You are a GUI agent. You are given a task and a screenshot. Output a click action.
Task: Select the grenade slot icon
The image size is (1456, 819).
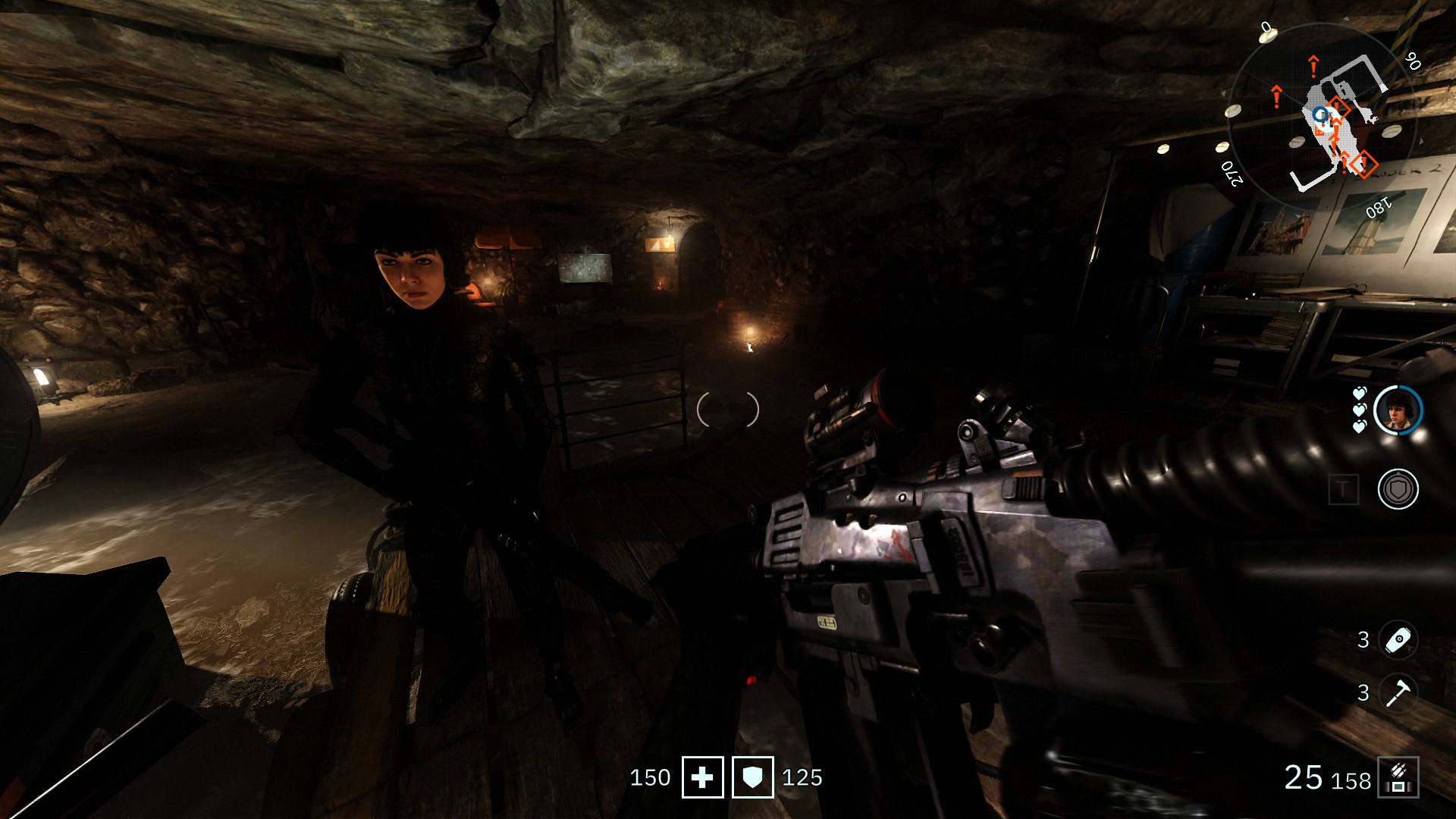coord(1398,640)
